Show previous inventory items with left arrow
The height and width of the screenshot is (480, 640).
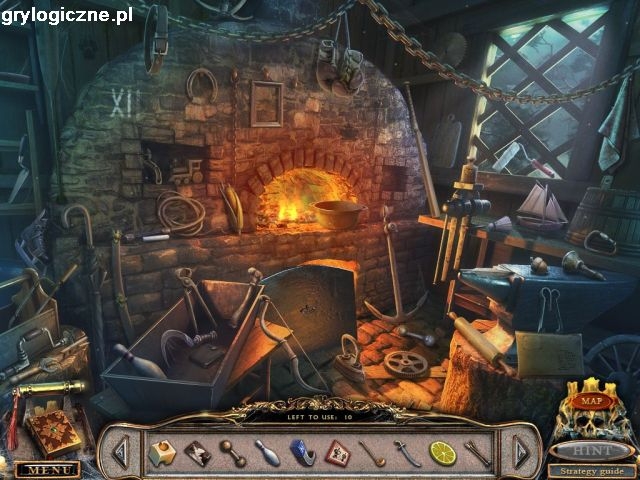click(x=120, y=454)
